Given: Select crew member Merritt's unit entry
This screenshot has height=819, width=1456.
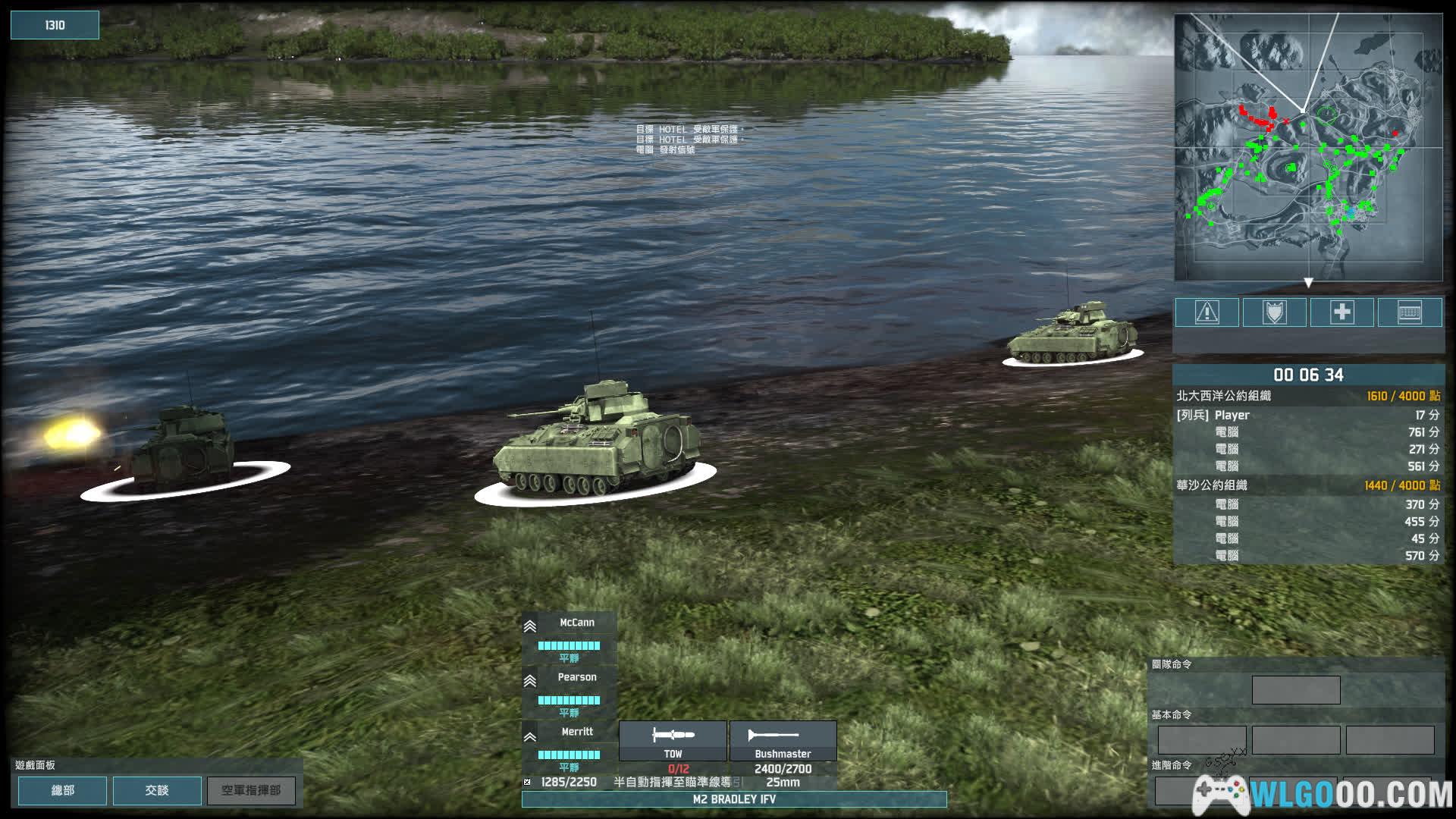Looking at the screenshot, I should [569, 746].
